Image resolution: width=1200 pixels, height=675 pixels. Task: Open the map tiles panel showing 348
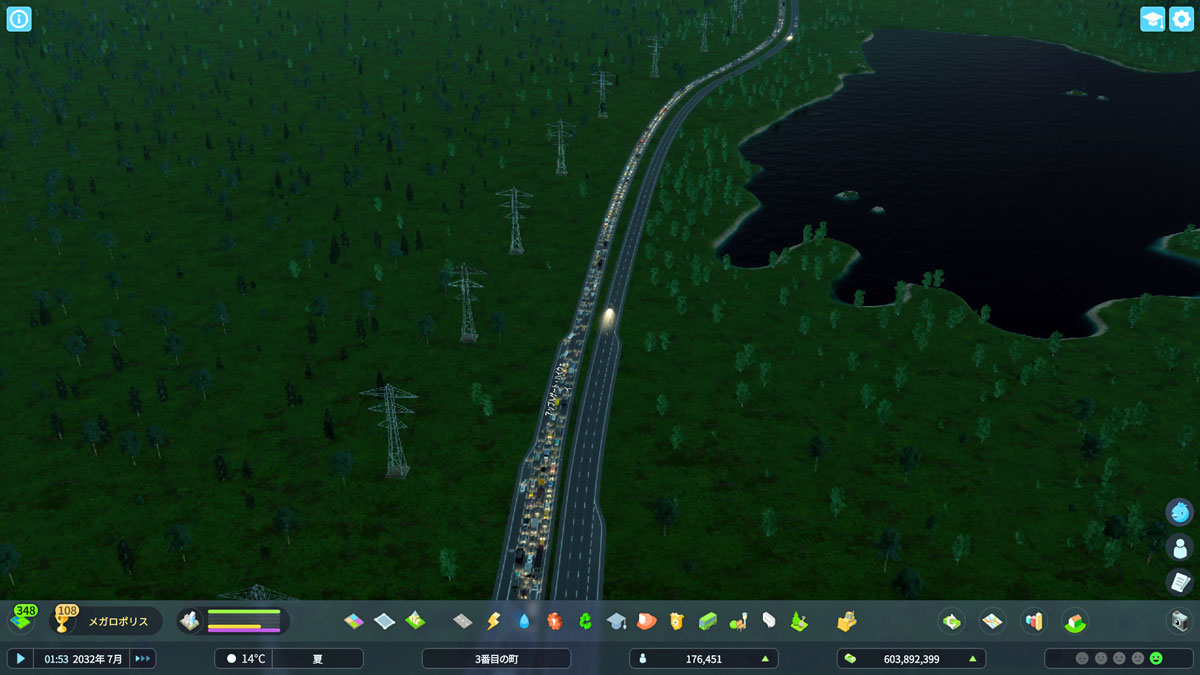[22, 620]
